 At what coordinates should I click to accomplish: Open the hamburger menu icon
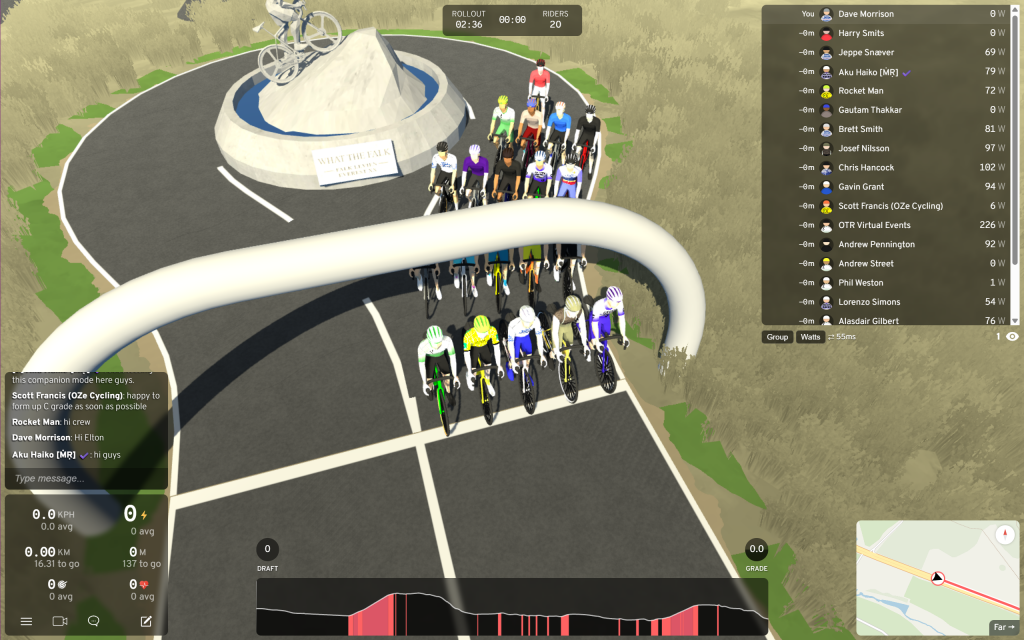click(26, 621)
